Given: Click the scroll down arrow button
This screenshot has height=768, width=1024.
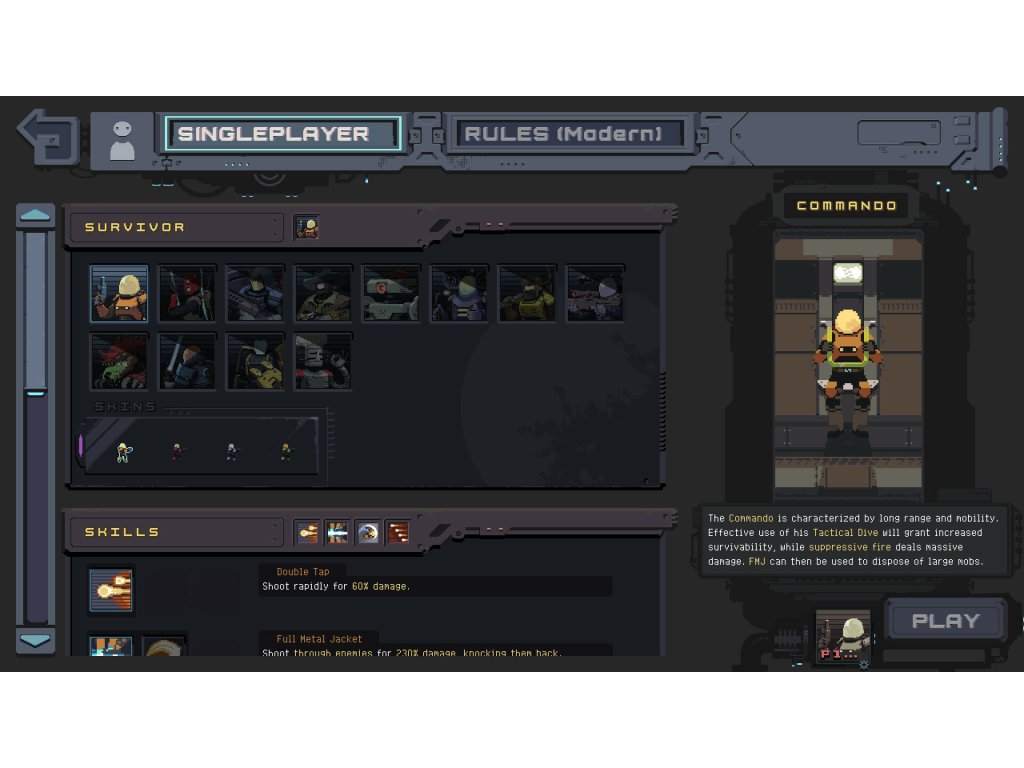Looking at the screenshot, I should [36, 640].
